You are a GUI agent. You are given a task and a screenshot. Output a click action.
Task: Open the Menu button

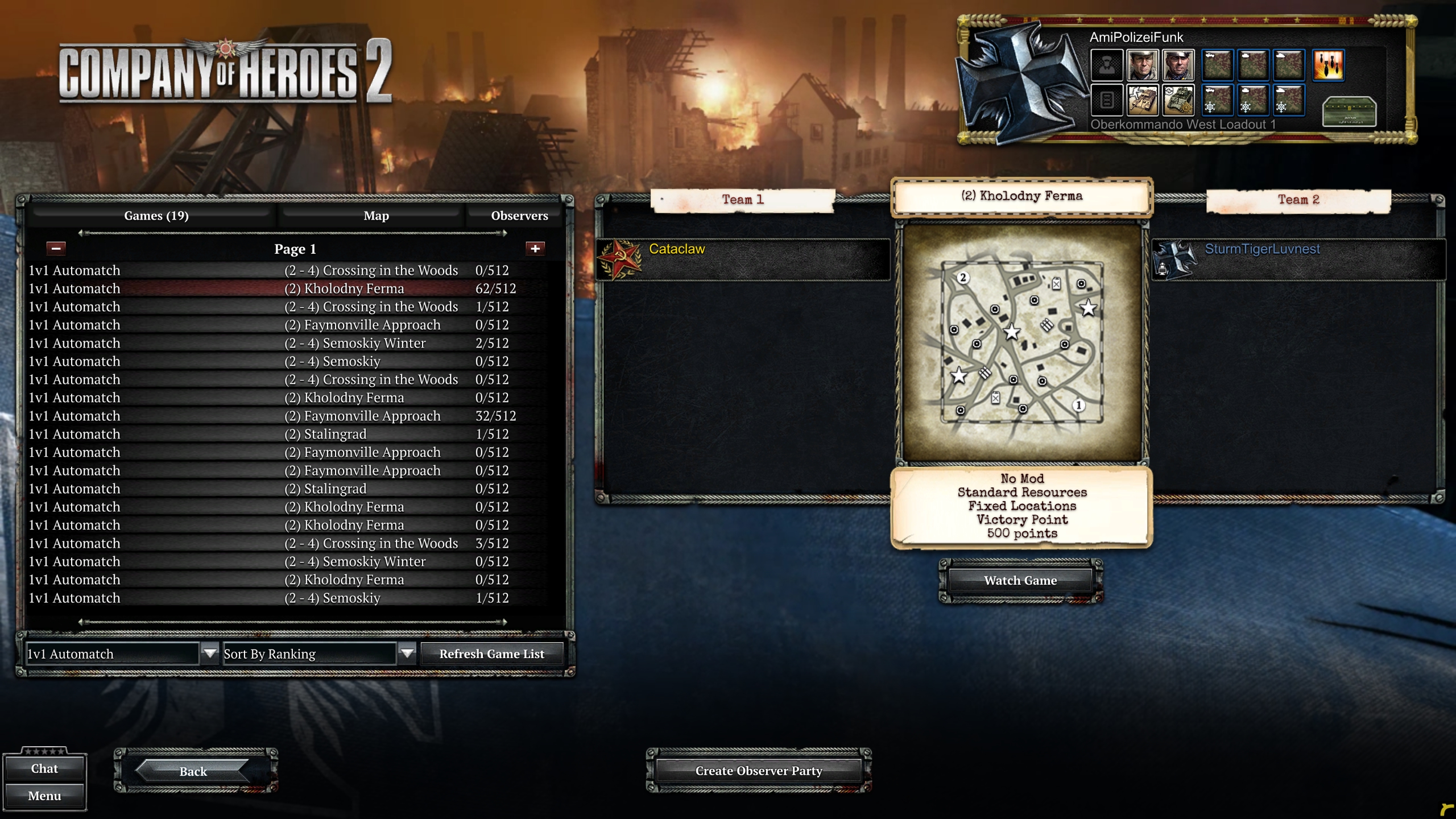pos(44,796)
